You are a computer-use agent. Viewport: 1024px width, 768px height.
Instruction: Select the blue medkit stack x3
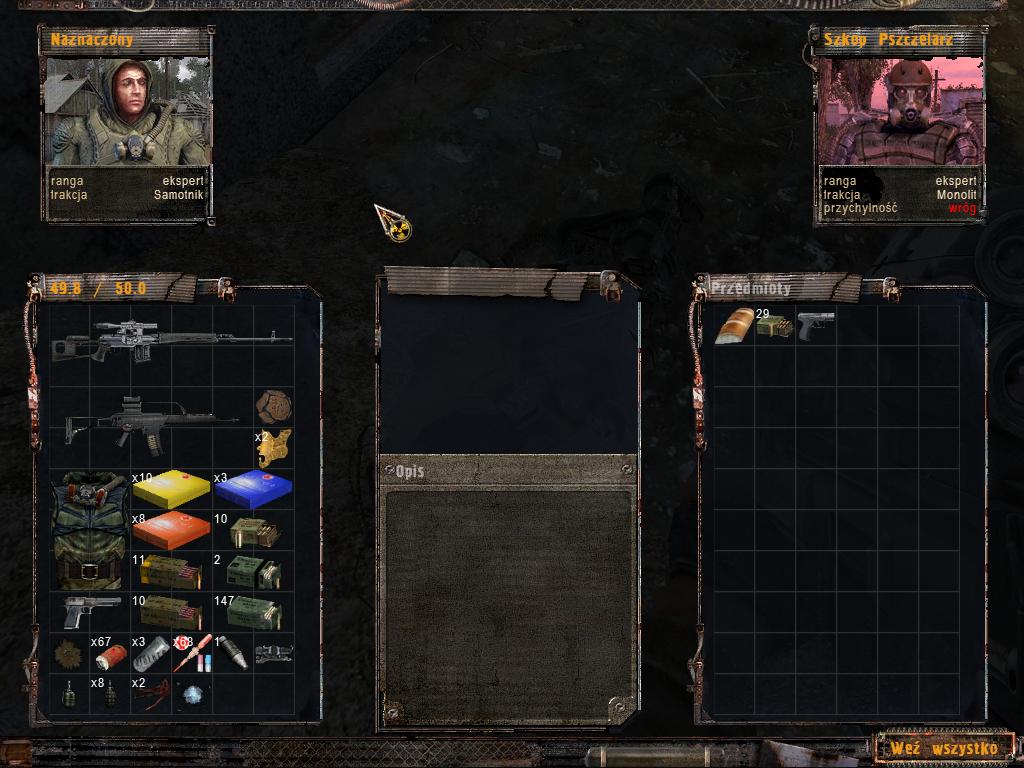coord(252,489)
